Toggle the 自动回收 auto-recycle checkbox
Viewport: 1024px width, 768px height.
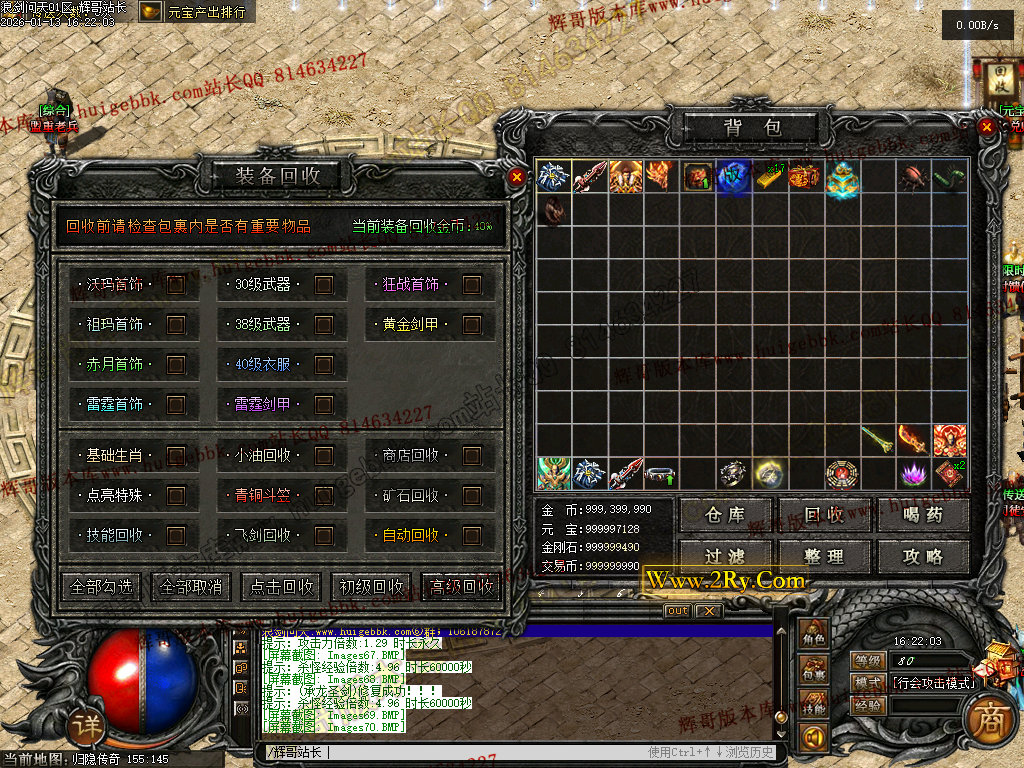point(472,535)
